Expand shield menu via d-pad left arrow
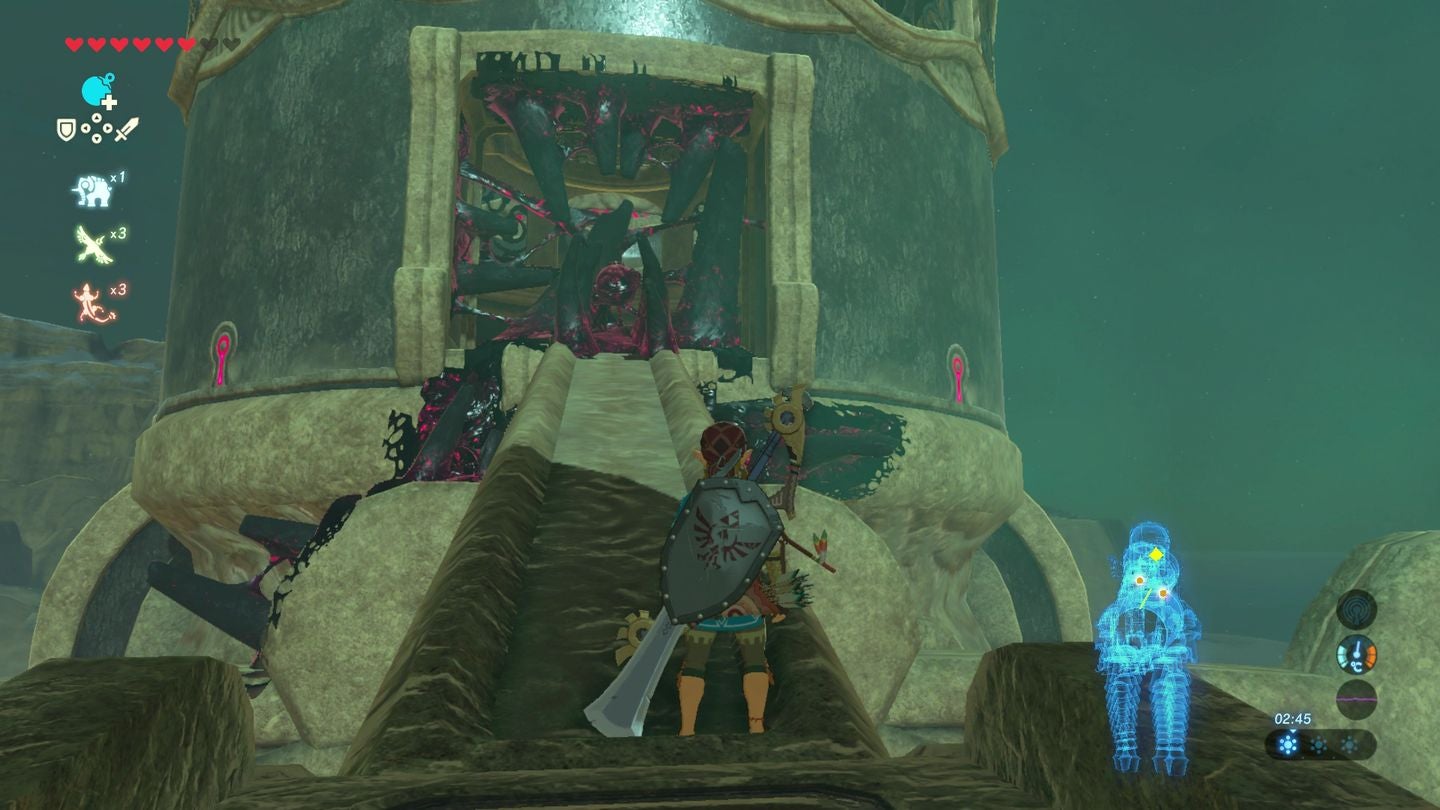 (85, 129)
